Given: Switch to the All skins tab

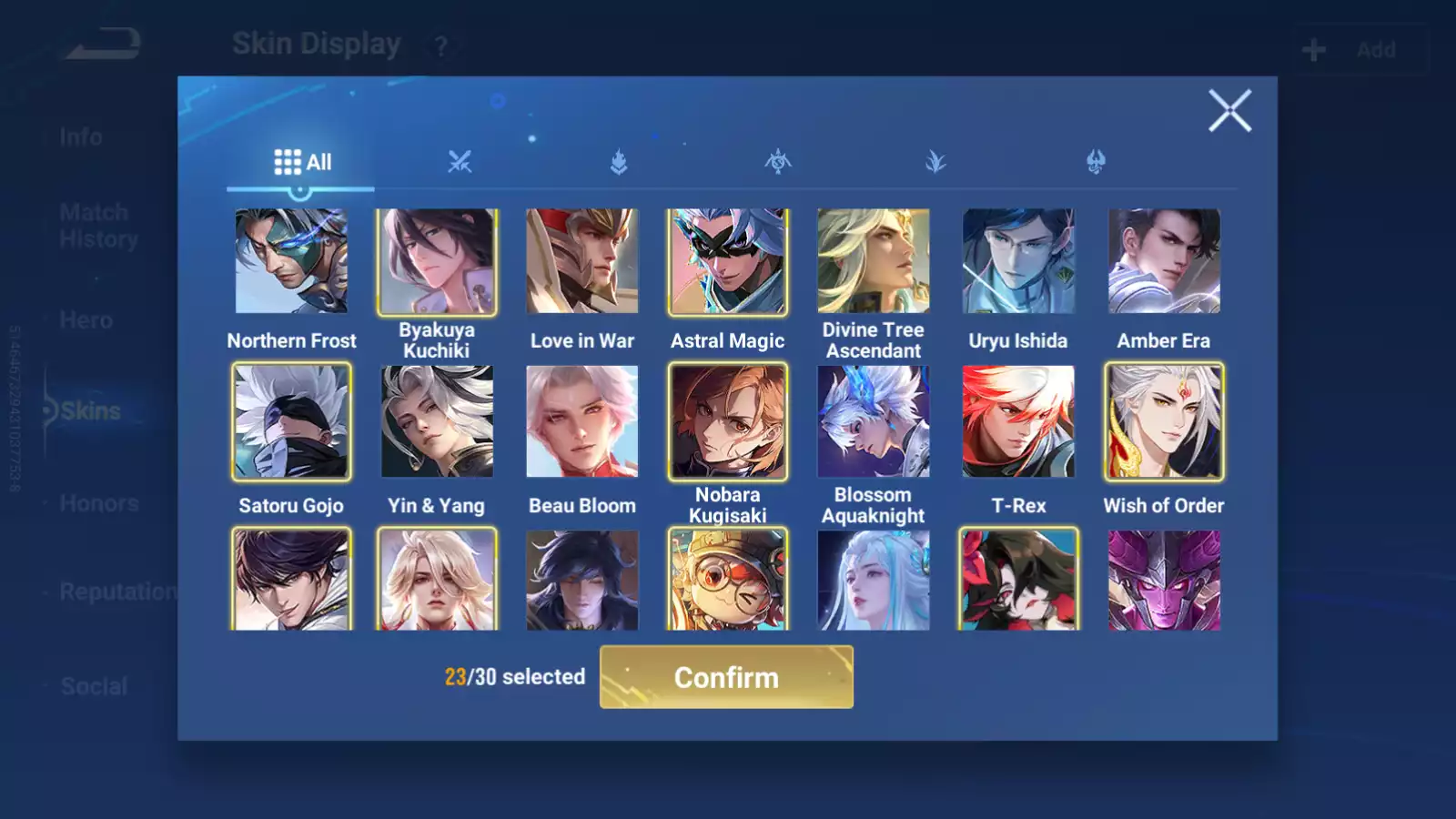Looking at the screenshot, I should click(x=301, y=163).
